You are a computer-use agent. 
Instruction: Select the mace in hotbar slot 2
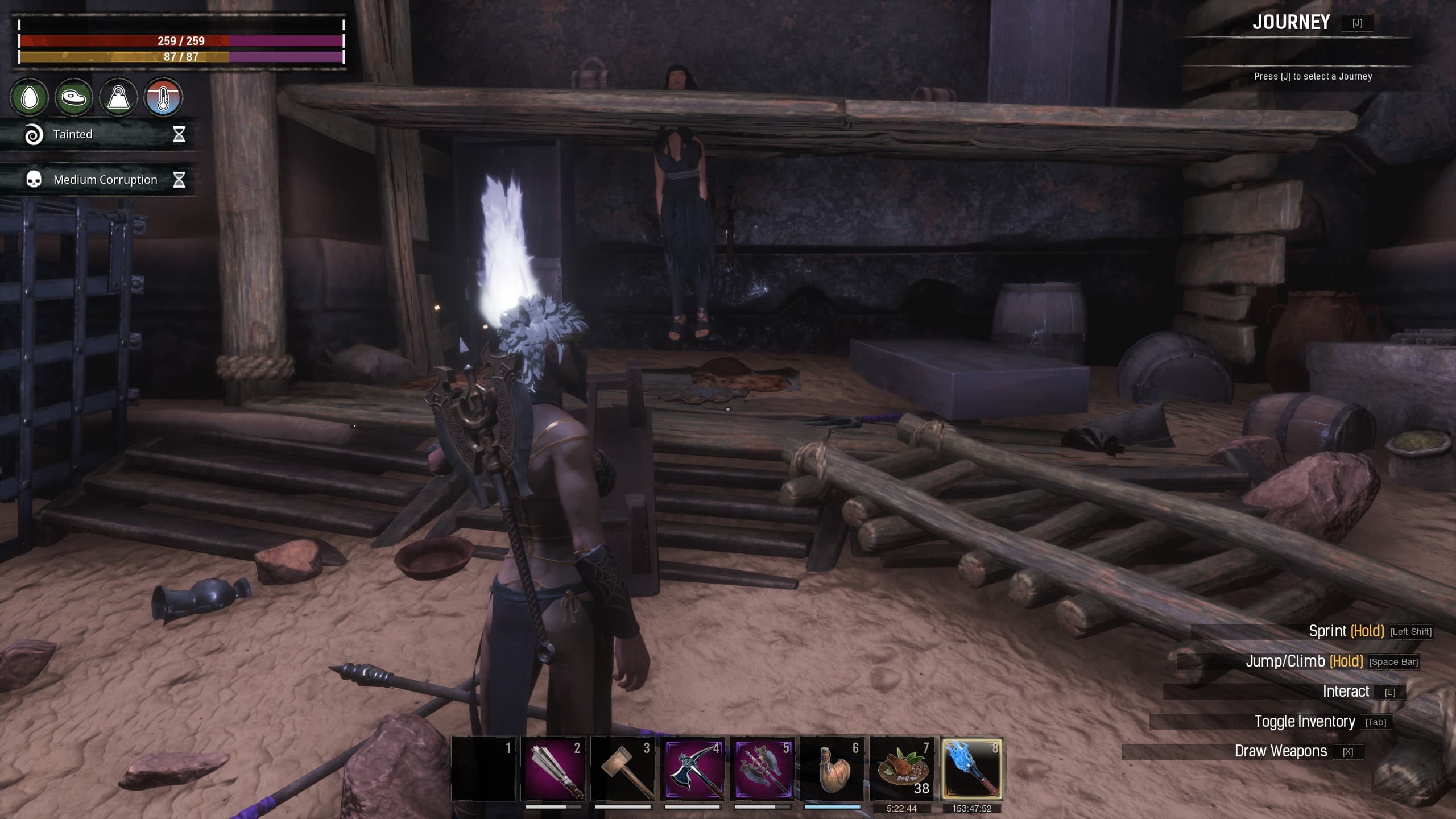pyautogui.click(x=553, y=769)
